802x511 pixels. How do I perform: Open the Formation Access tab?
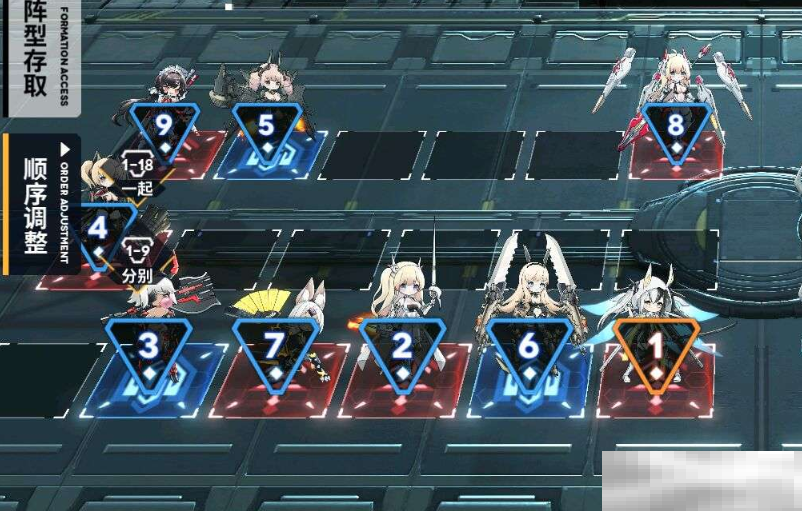(x=38, y=55)
